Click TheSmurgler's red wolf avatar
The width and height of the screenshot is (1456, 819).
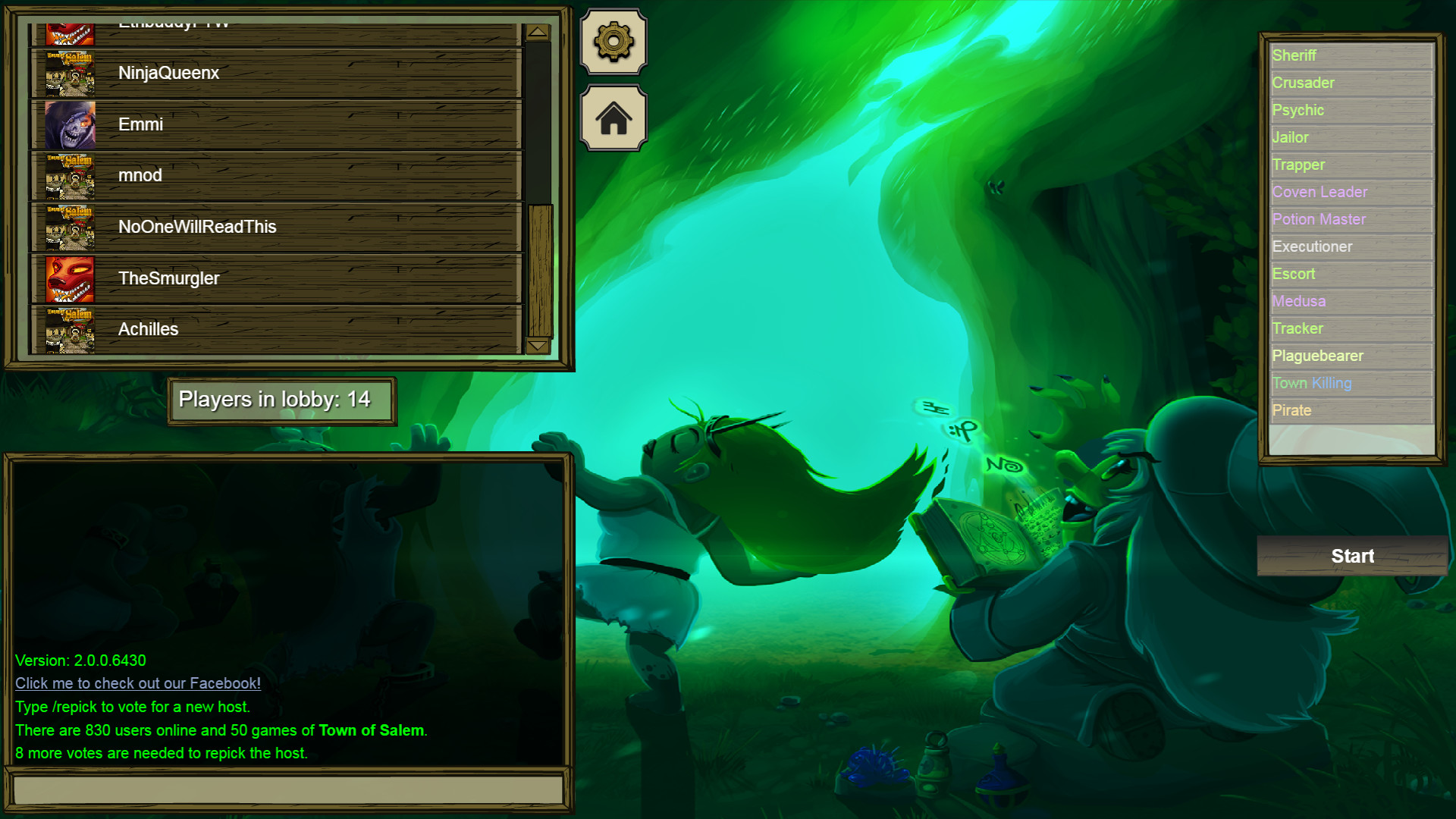pos(70,278)
